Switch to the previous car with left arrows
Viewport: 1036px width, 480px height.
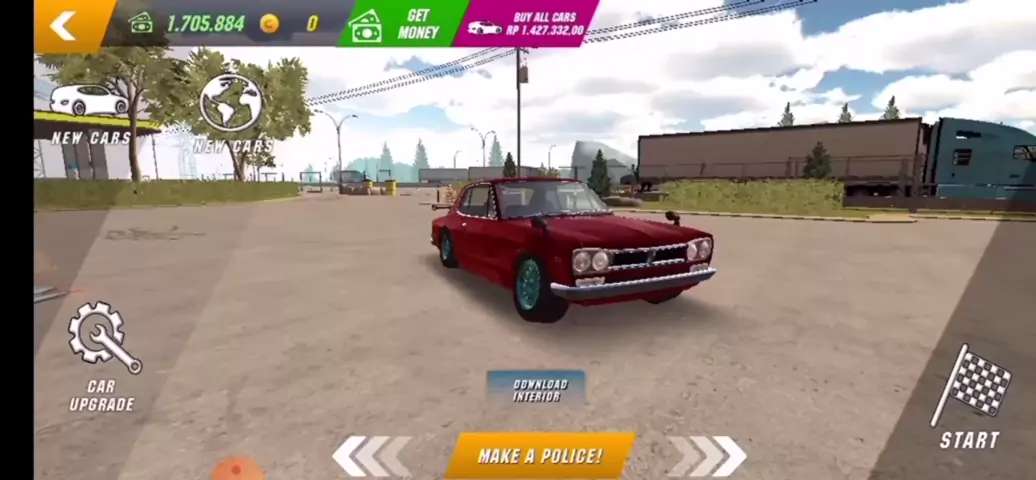pos(371,456)
